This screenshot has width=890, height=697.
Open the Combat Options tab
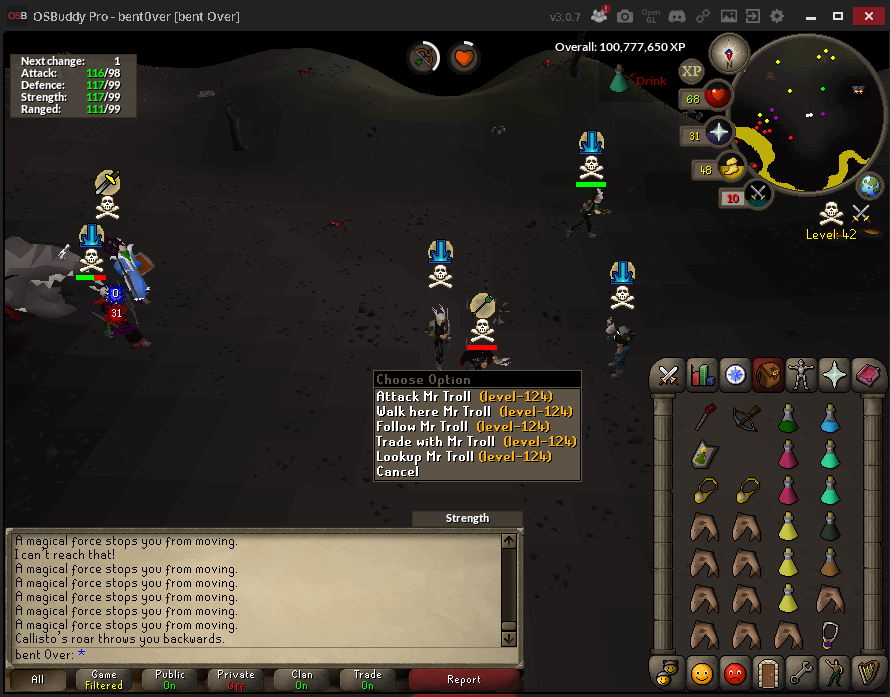click(668, 375)
